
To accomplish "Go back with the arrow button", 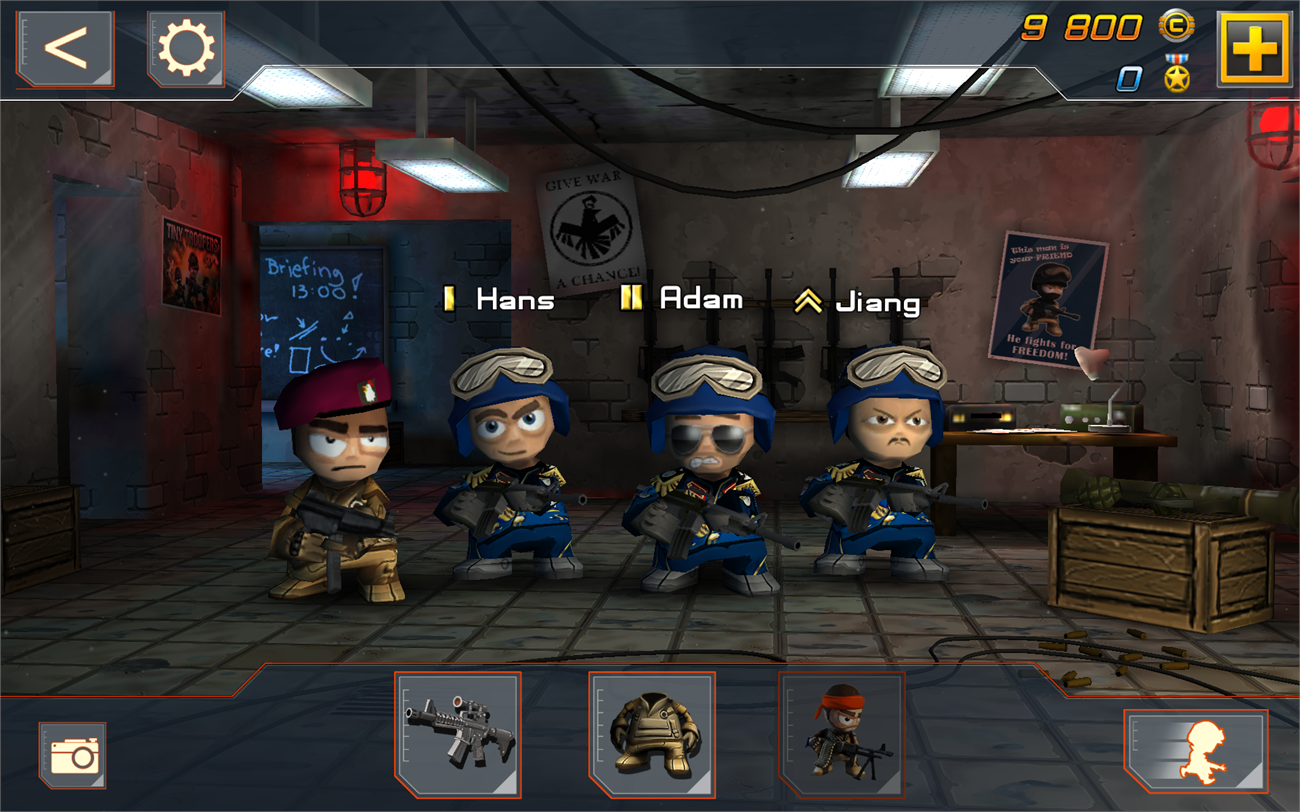I will coord(65,49).
